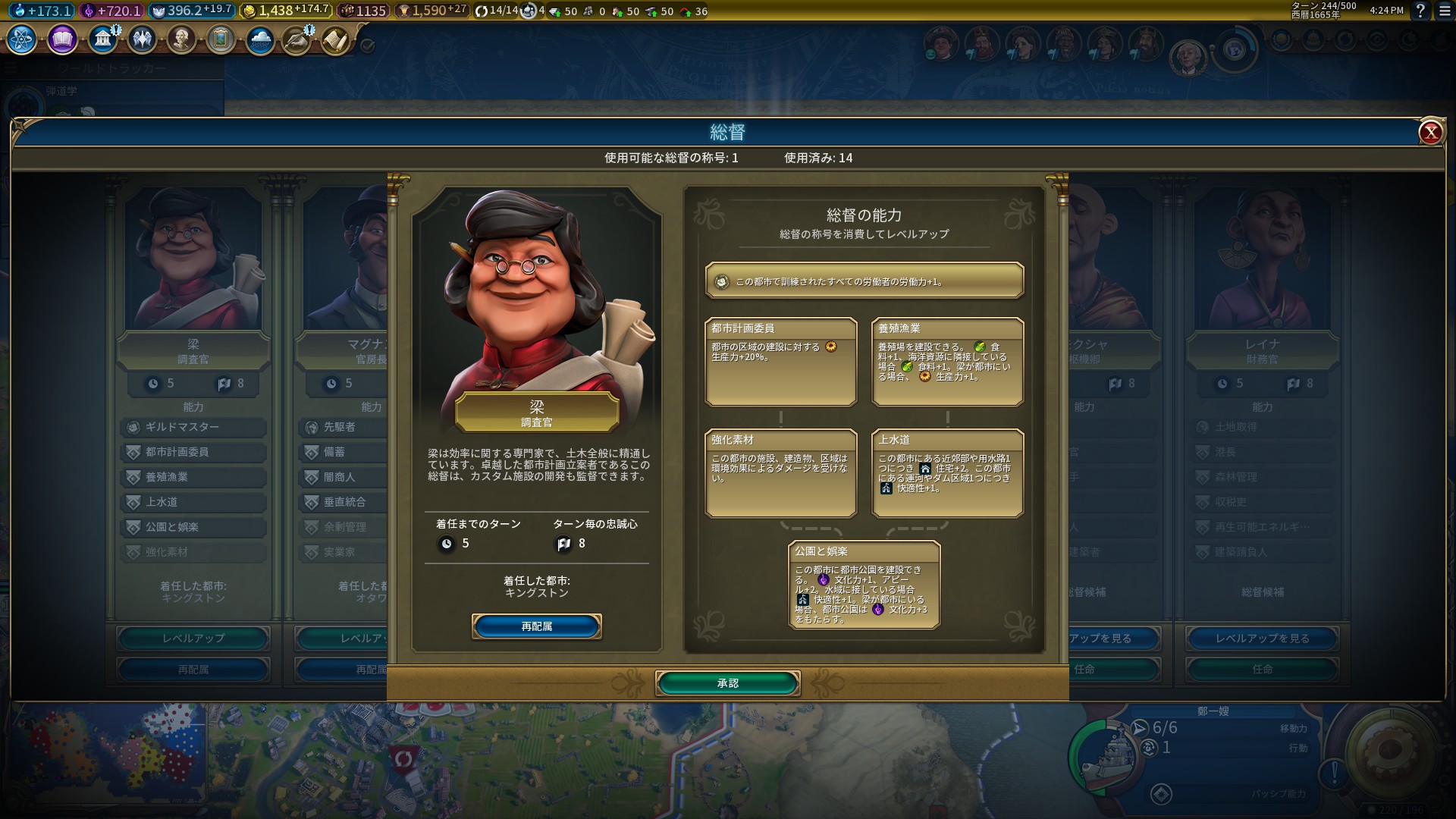Choose the 養殖漁業 promotion card
This screenshot has height=819, width=1456.
(947, 361)
